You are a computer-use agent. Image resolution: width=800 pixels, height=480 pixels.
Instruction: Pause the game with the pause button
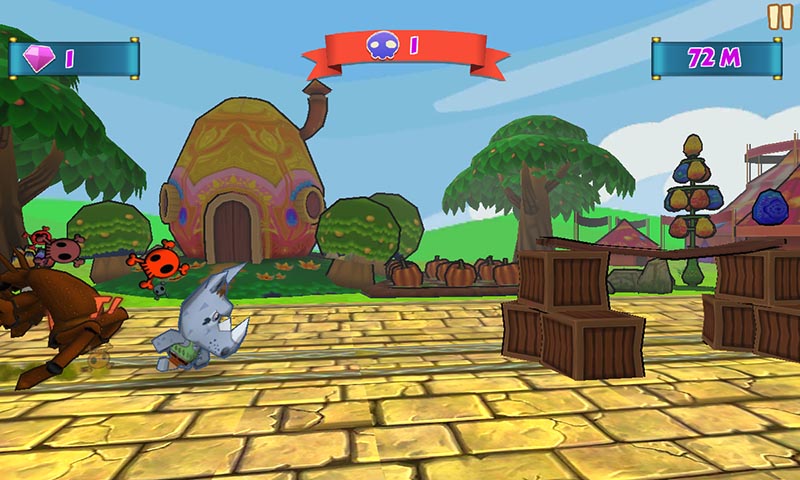(x=779, y=16)
